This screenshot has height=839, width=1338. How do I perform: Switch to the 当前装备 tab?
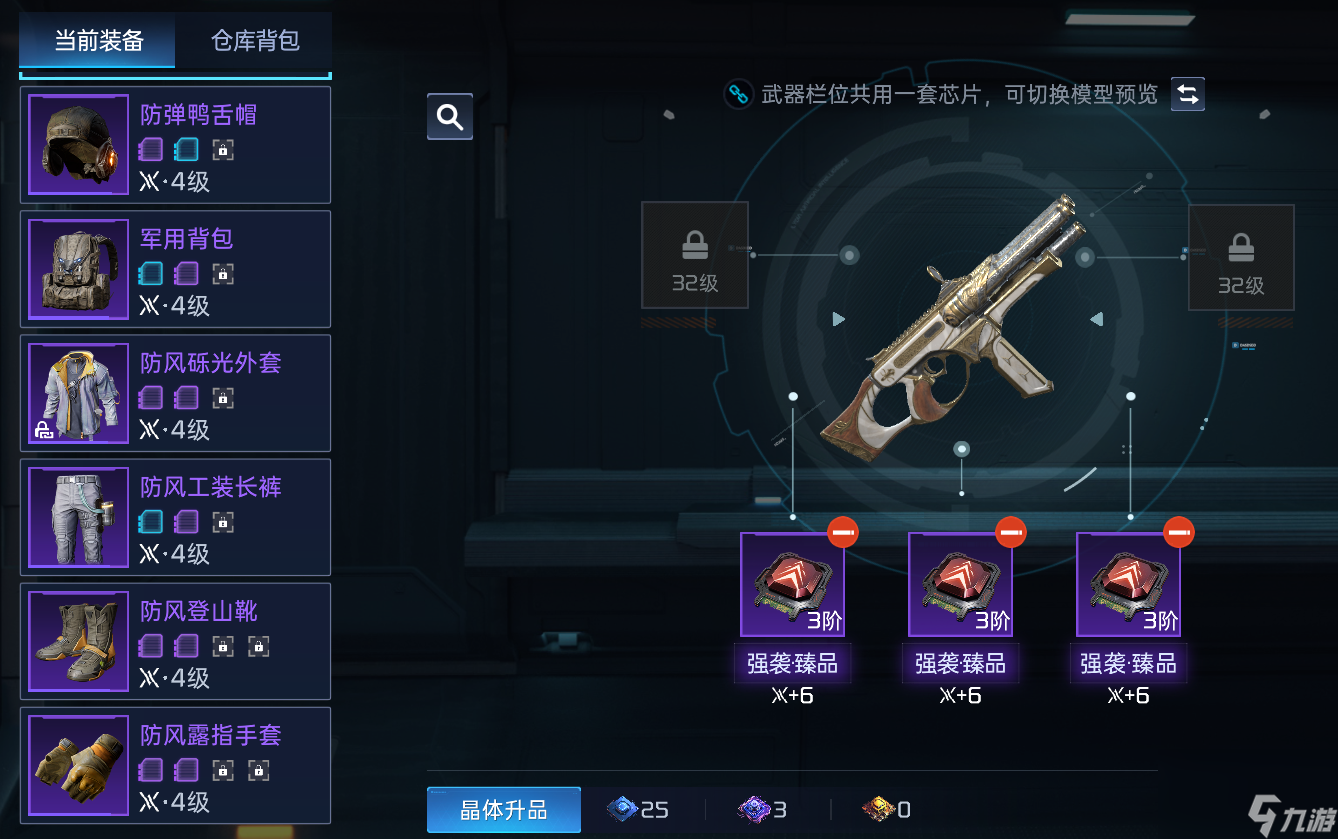(98, 41)
